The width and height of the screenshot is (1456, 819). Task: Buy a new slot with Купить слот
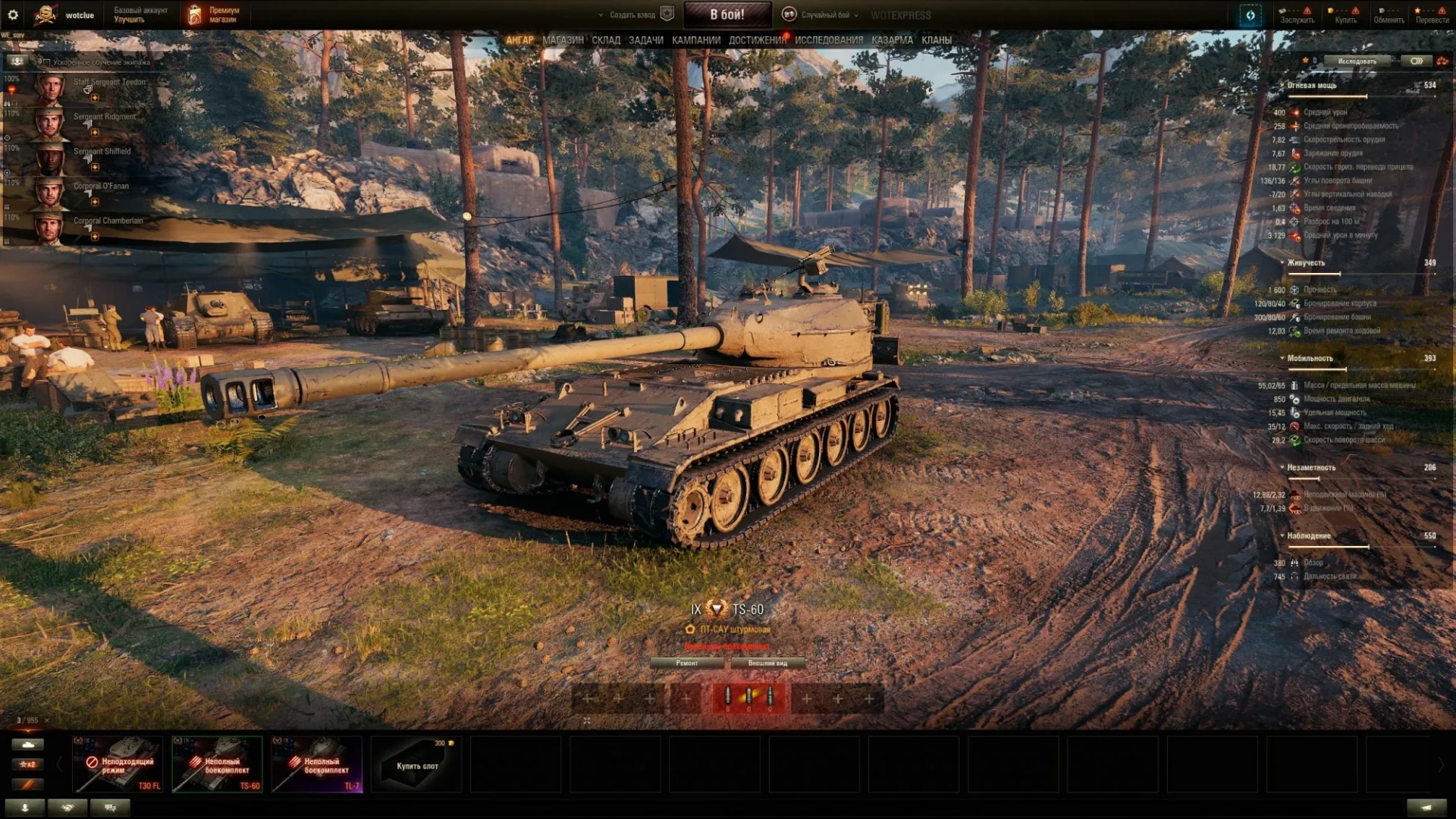point(417,764)
